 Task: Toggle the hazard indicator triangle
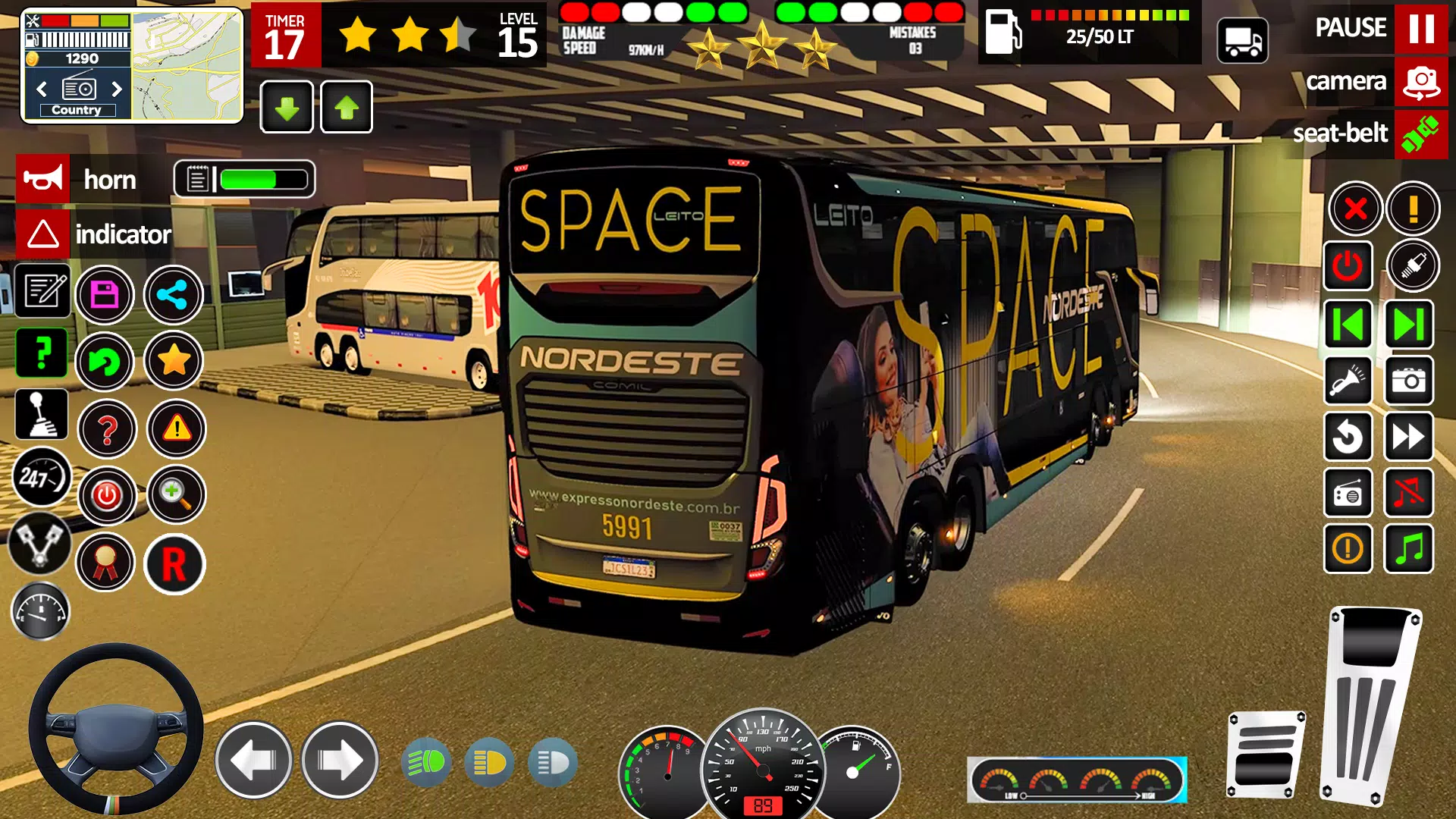[43, 234]
